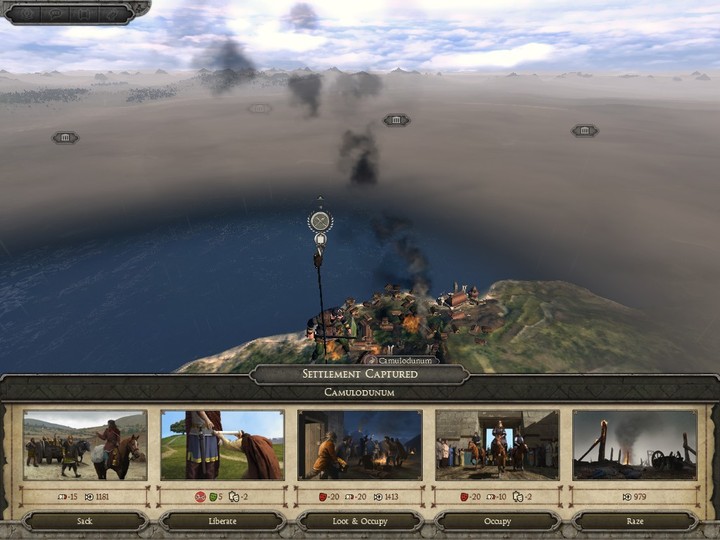Choose the Sack option button
Screen dimensions: 720x540
point(85,521)
